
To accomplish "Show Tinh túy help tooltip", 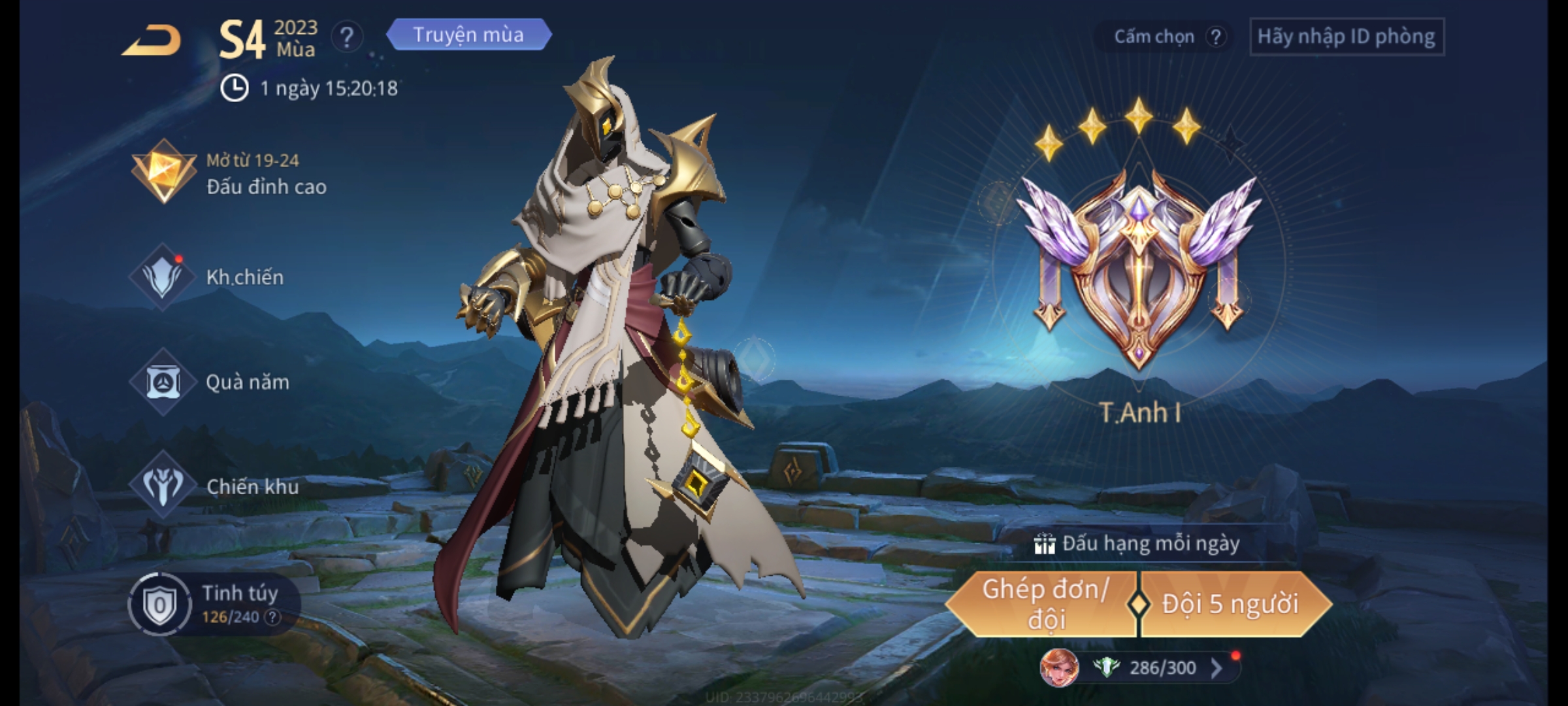I will click(x=272, y=617).
